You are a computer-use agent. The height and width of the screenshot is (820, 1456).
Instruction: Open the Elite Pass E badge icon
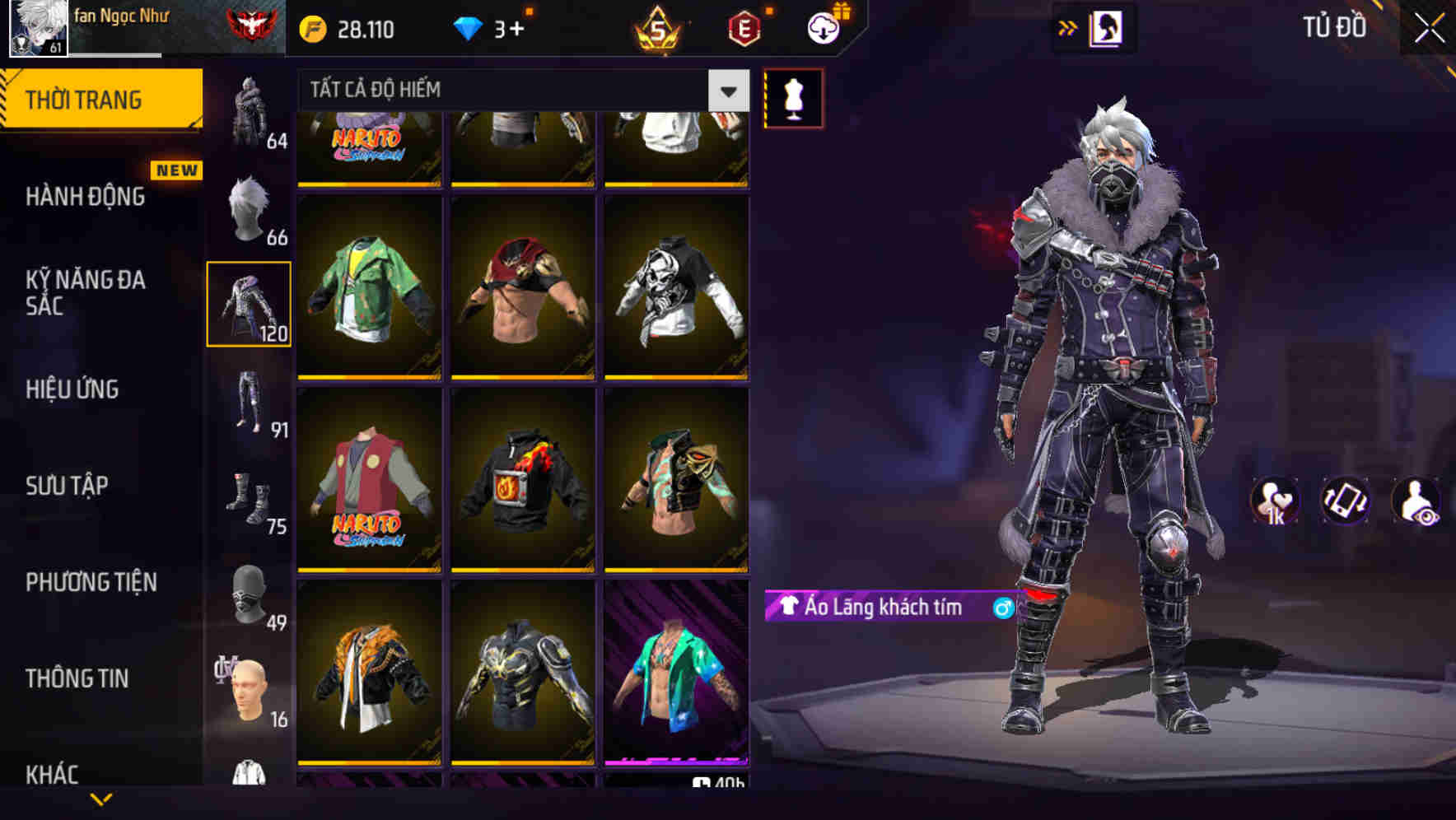click(x=744, y=27)
